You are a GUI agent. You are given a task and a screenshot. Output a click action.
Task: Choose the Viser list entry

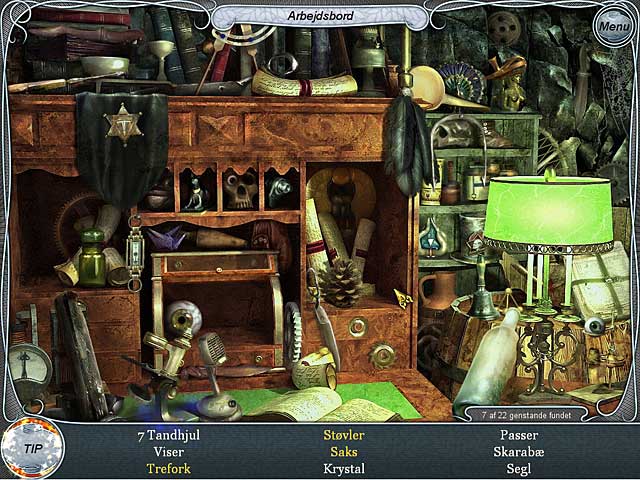[168, 452]
